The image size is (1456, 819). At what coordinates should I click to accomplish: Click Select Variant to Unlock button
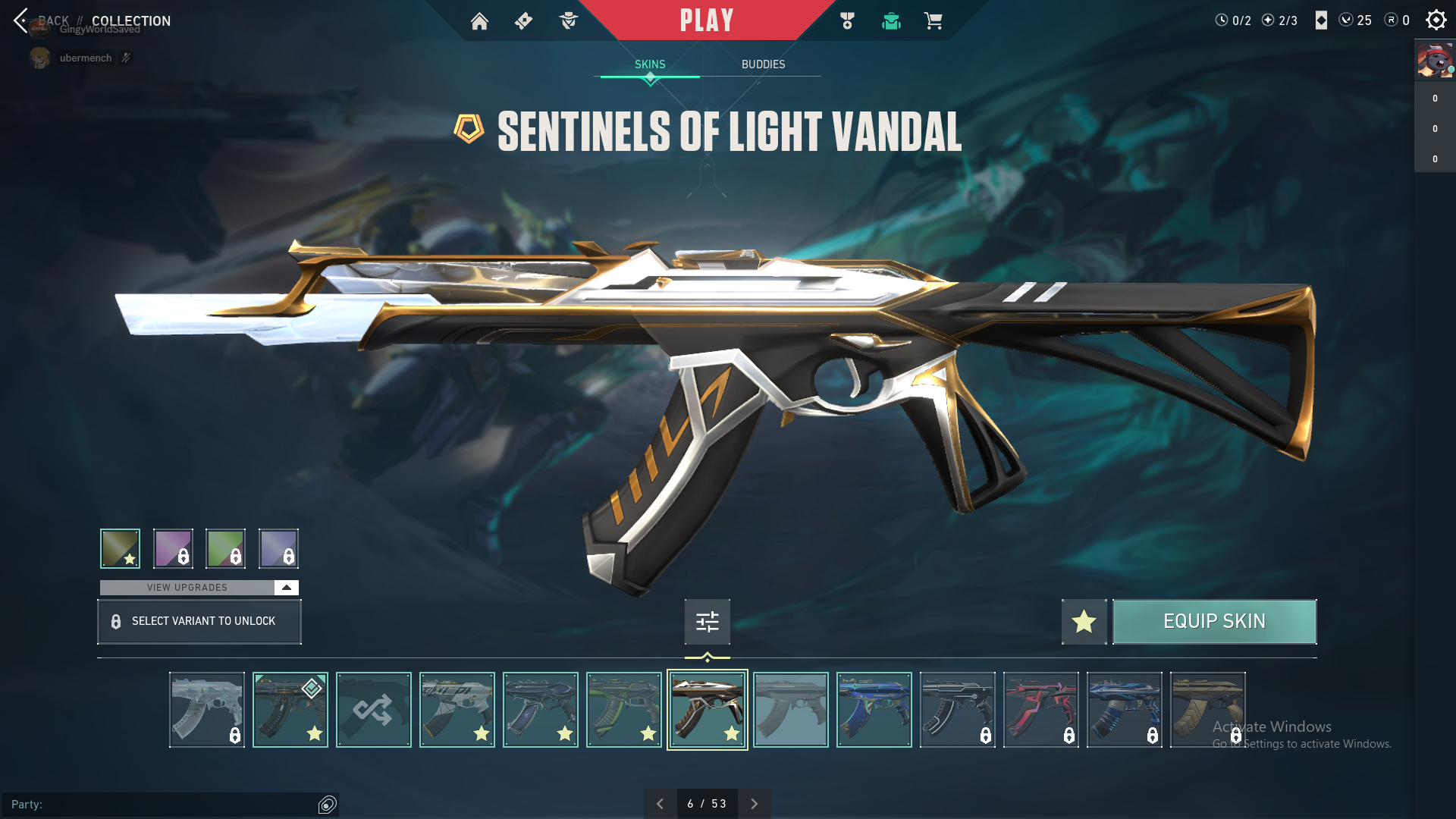click(x=199, y=622)
